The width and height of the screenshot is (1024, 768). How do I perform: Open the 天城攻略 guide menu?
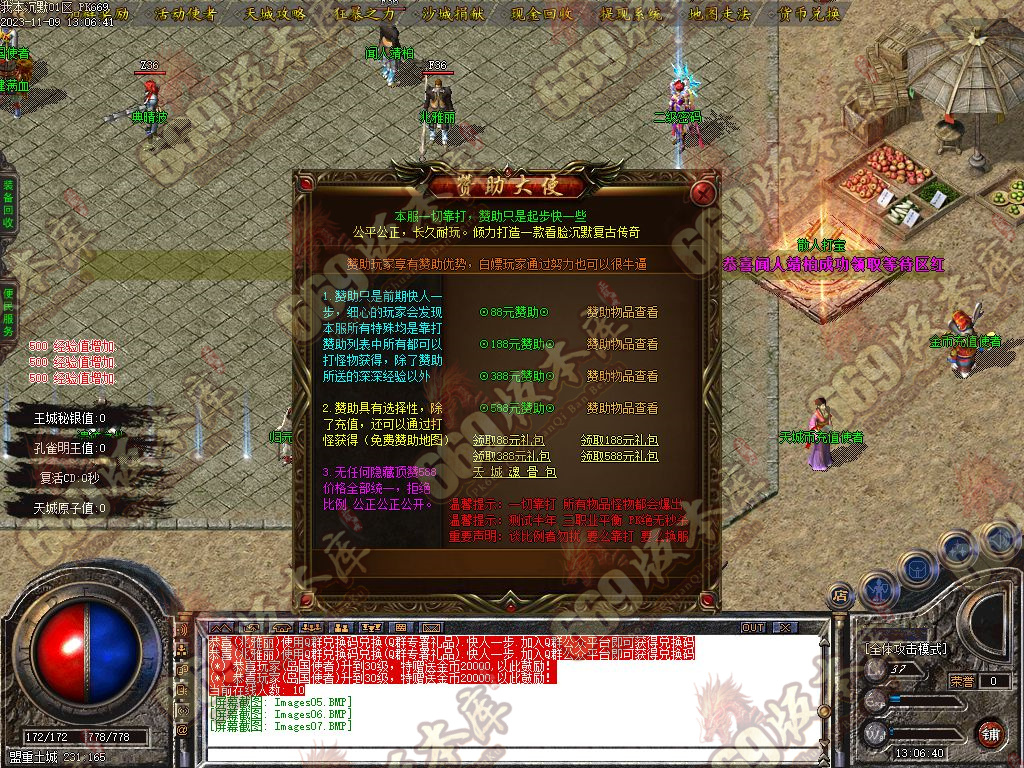(x=275, y=14)
